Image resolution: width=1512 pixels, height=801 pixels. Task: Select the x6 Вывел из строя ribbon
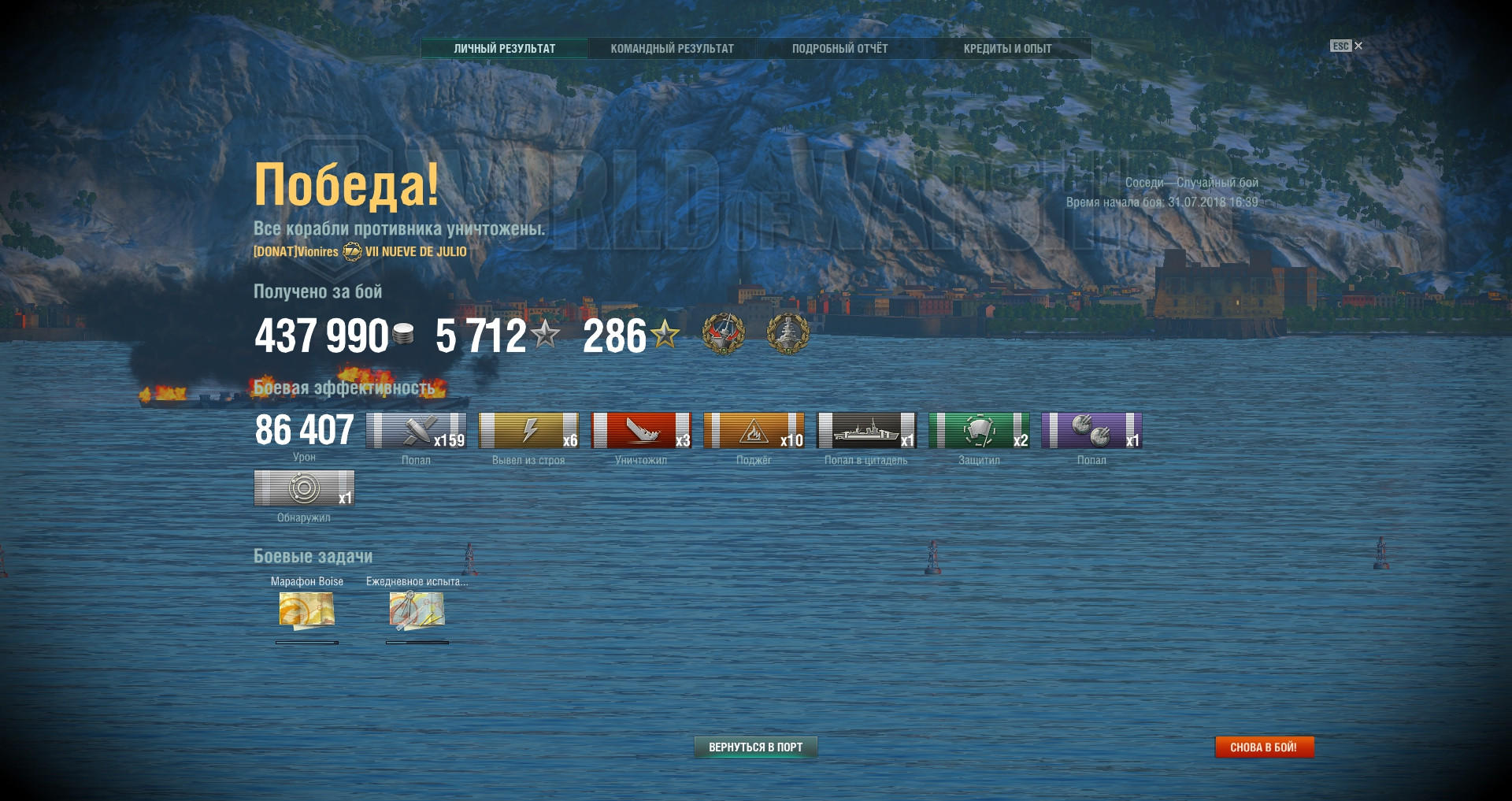[528, 430]
